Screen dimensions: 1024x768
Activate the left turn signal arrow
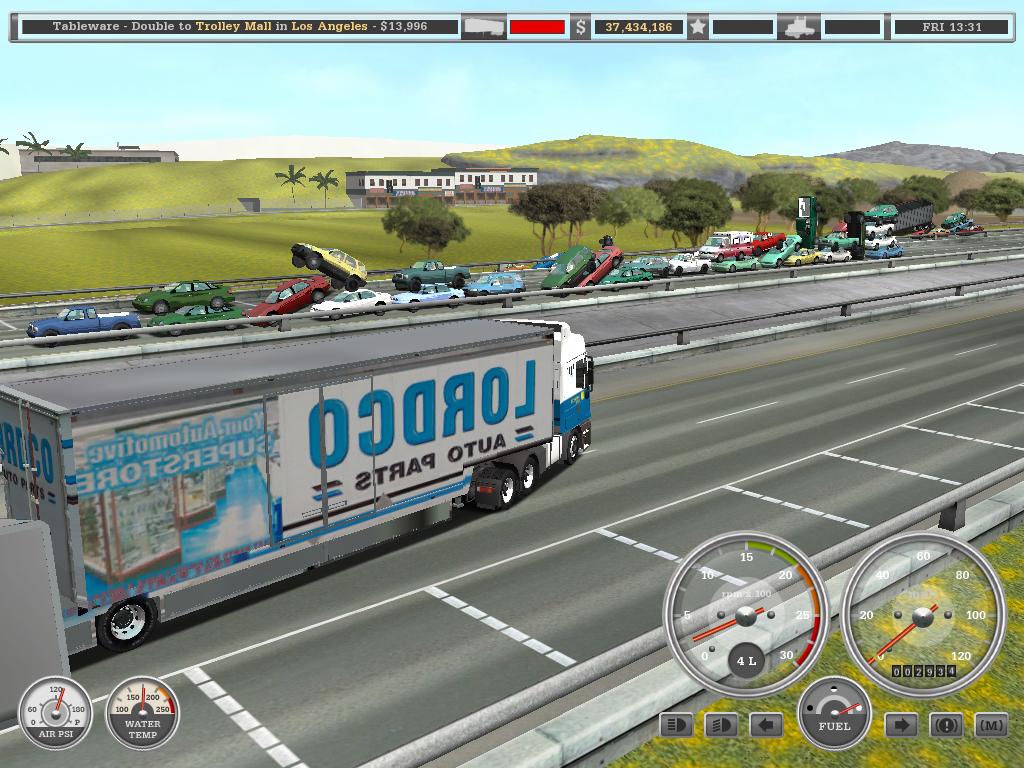[766, 725]
